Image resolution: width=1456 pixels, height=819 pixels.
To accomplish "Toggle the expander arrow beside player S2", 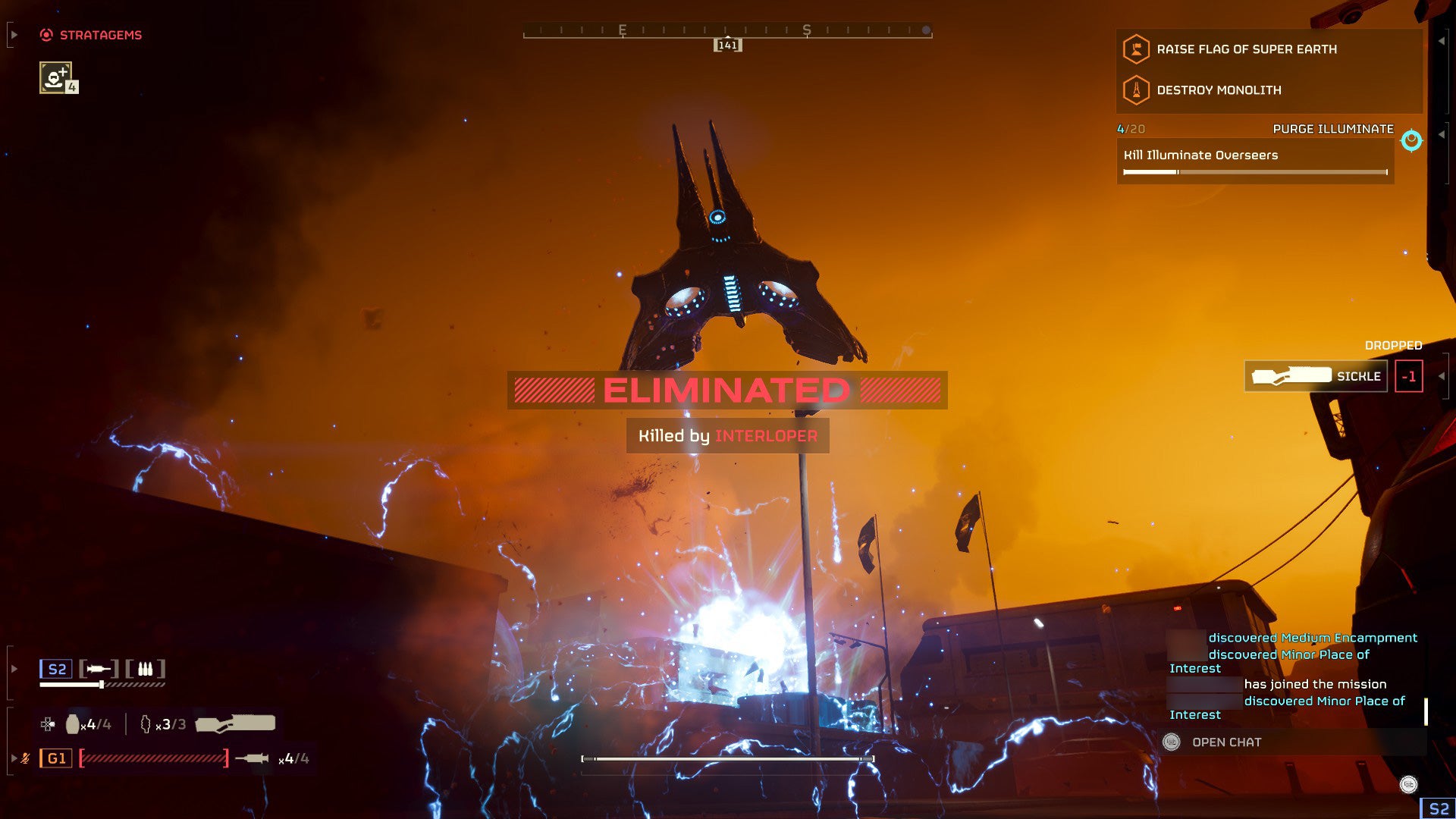I will click(14, 668).
